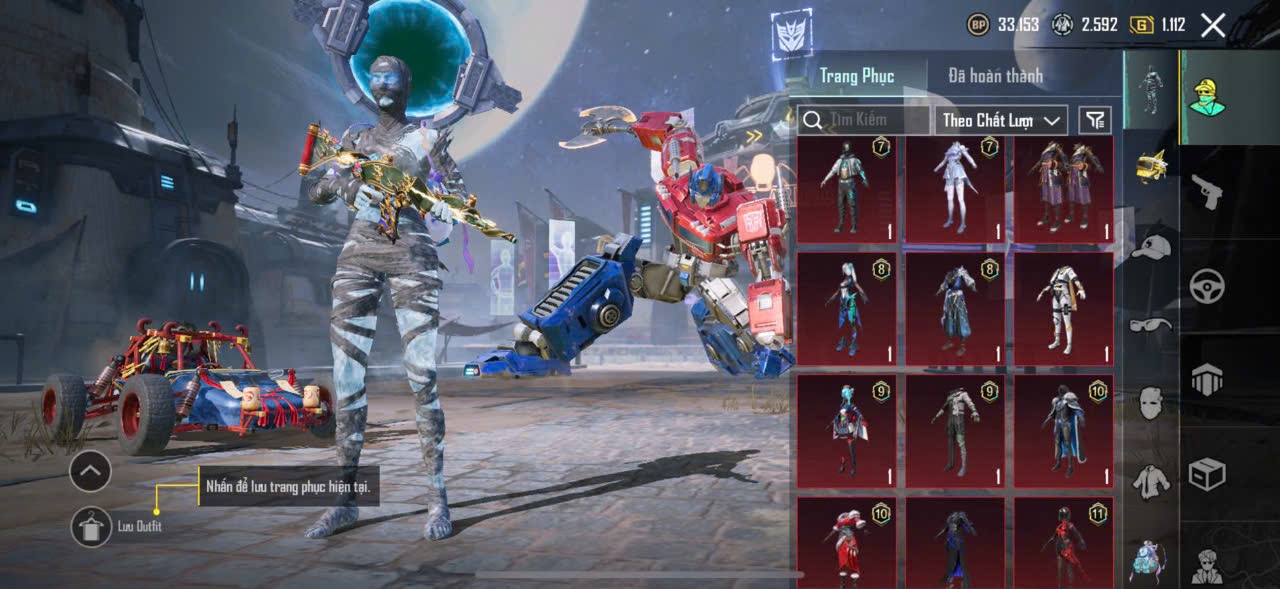Screen dimensions: 1280x589
Task: Select the twin purple-robed outfit set
Action: click(1063, 190)
